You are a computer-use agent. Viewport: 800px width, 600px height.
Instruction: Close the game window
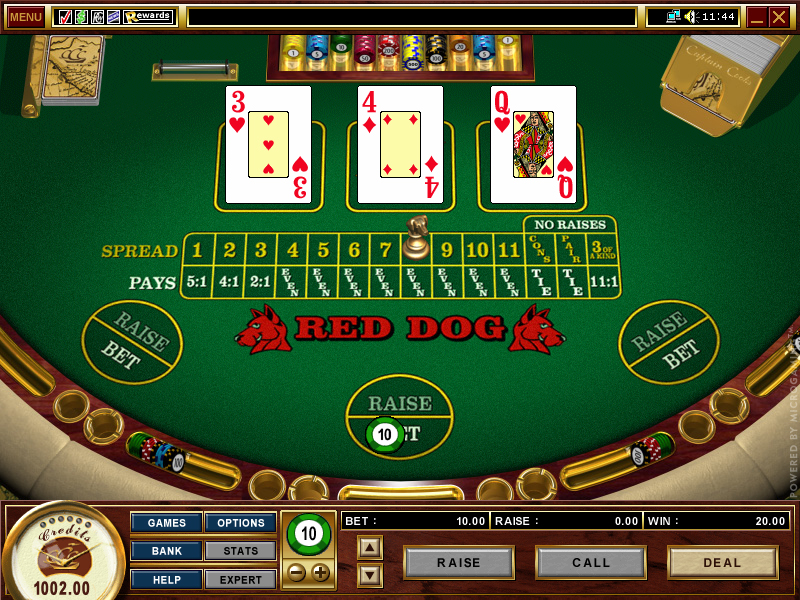[779, 17]
